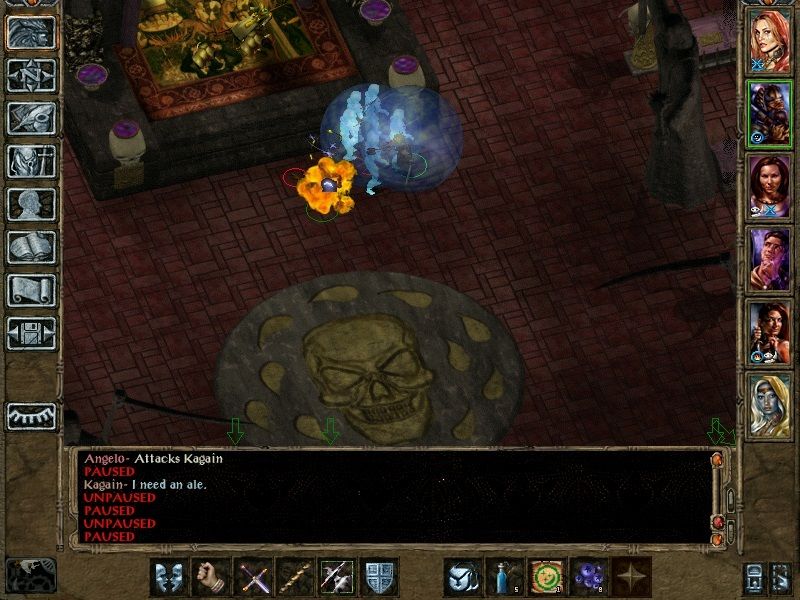Open the mage spellbook
The width and height of the screenshot is (800, 600).
[x=31, y=247]
